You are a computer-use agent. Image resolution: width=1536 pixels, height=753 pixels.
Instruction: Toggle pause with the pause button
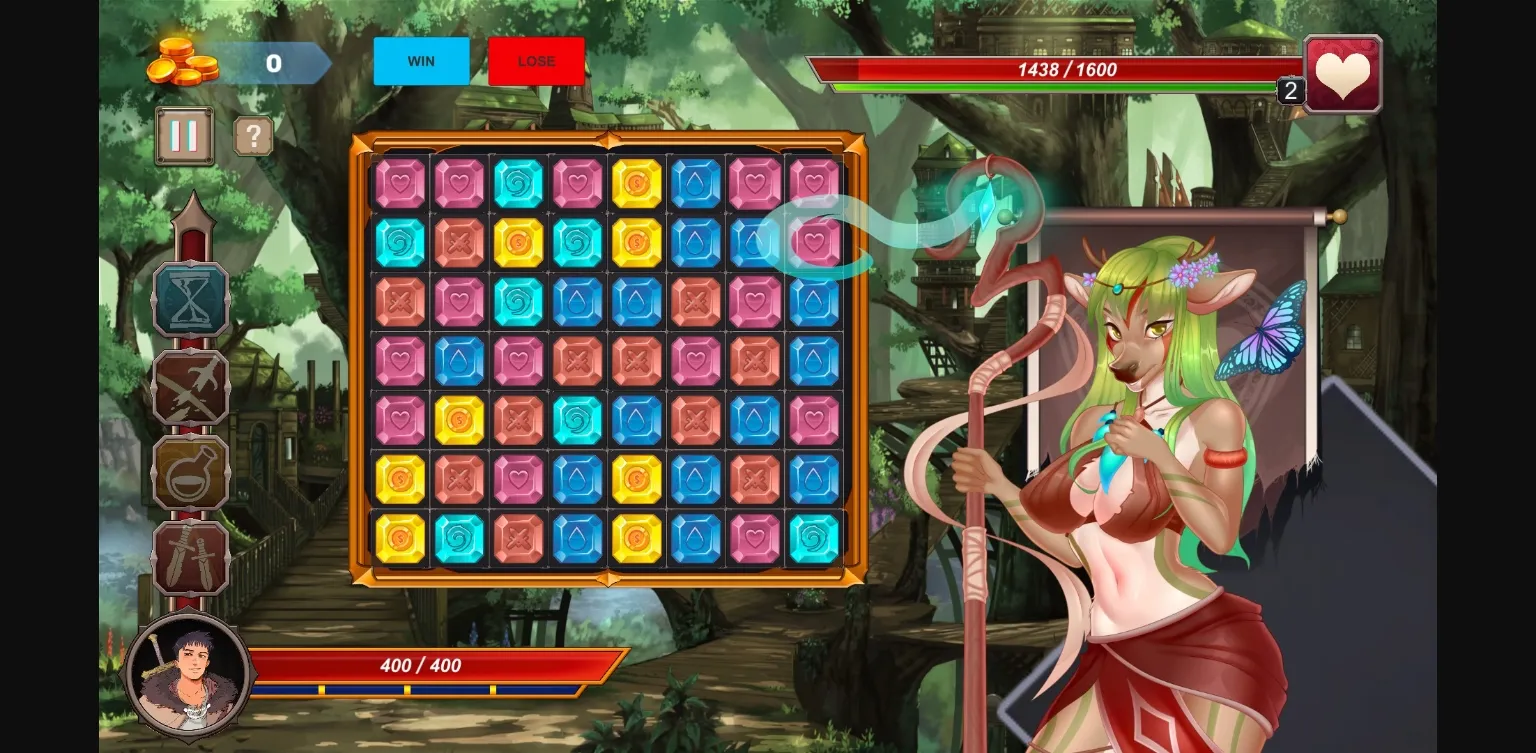point(184,135)
